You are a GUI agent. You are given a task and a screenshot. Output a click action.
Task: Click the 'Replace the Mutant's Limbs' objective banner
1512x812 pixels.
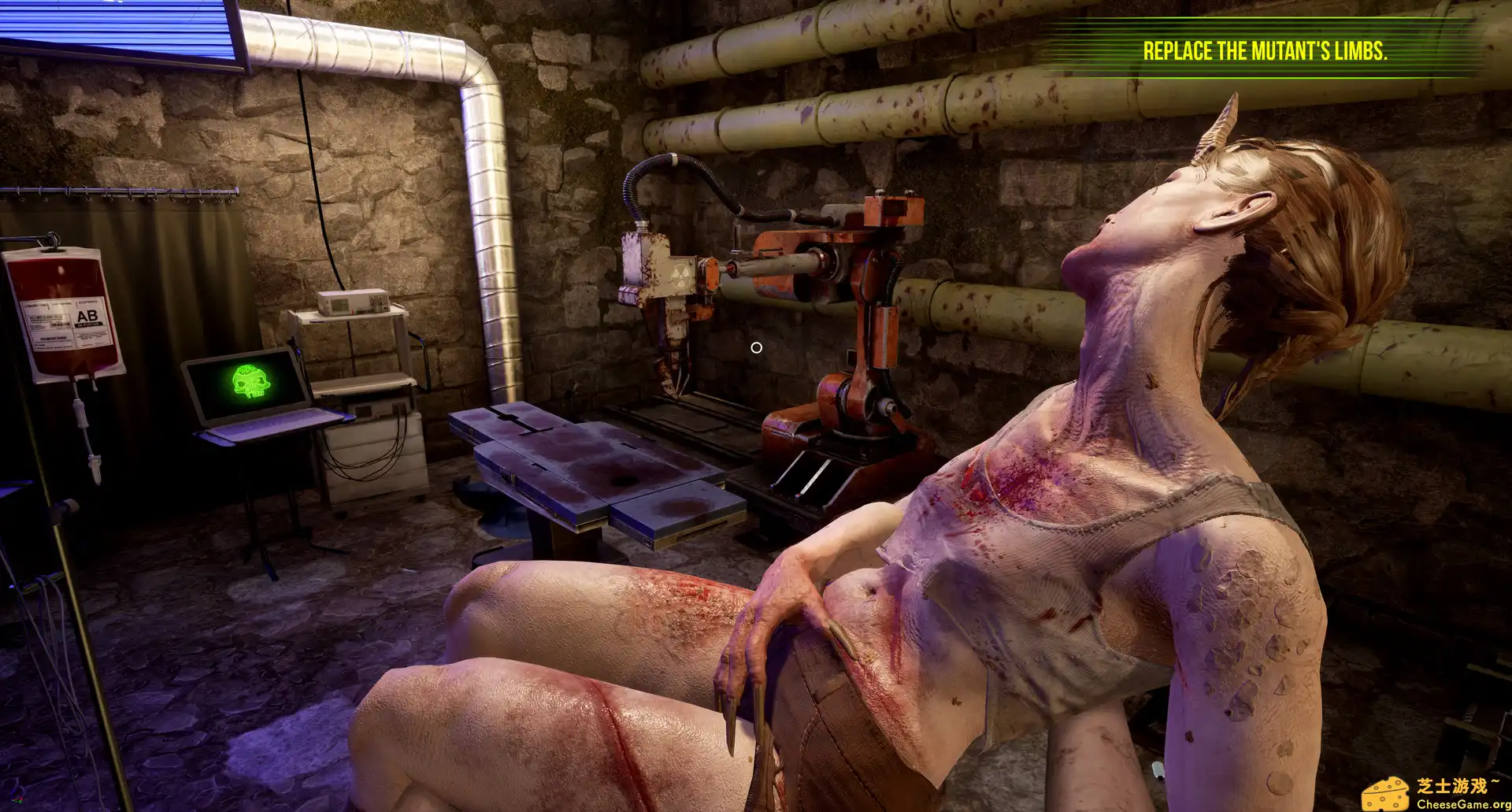1265,52
